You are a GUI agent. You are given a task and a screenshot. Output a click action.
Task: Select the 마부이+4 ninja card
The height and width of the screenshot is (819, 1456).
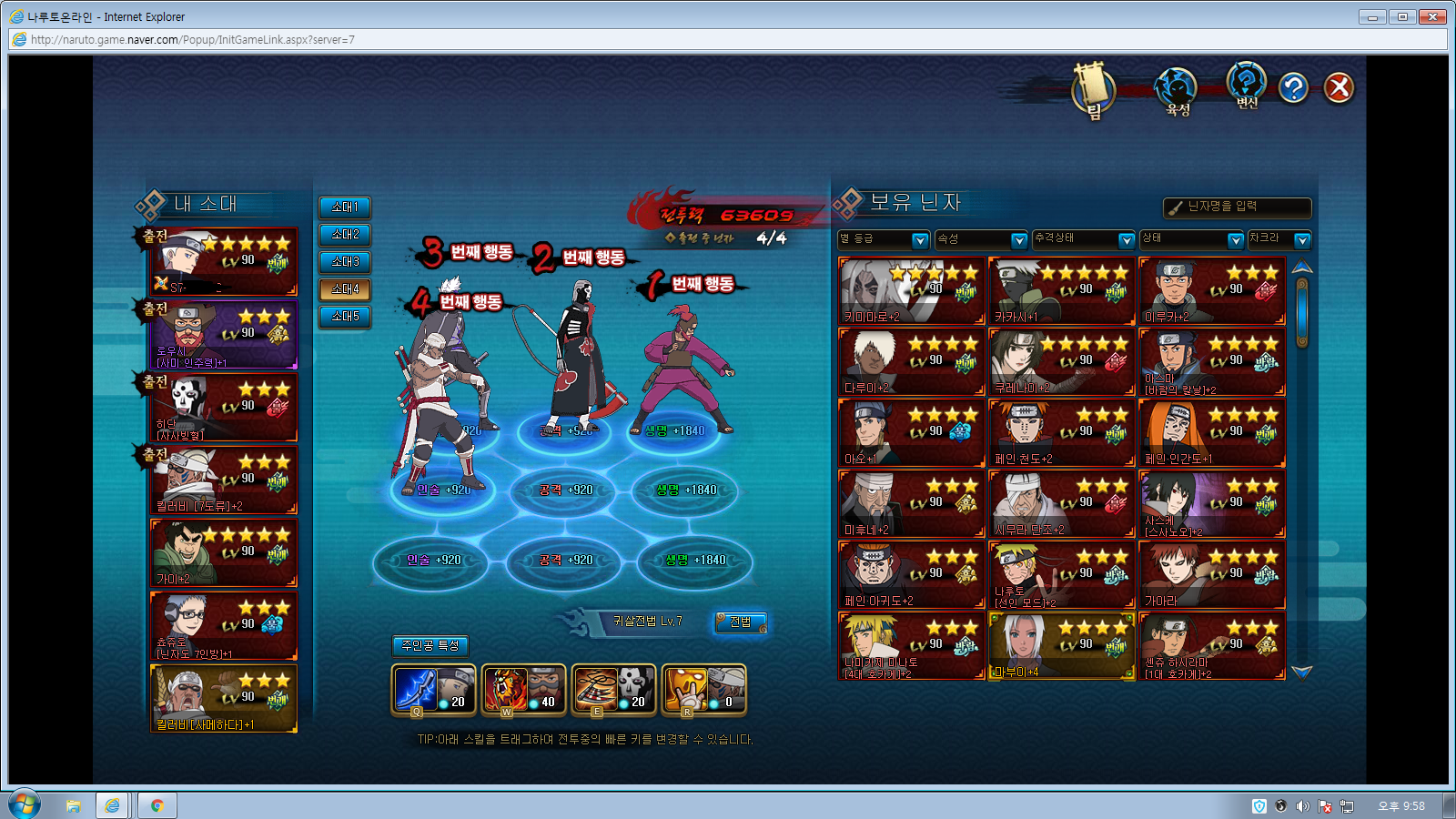tap(1061, 646)
